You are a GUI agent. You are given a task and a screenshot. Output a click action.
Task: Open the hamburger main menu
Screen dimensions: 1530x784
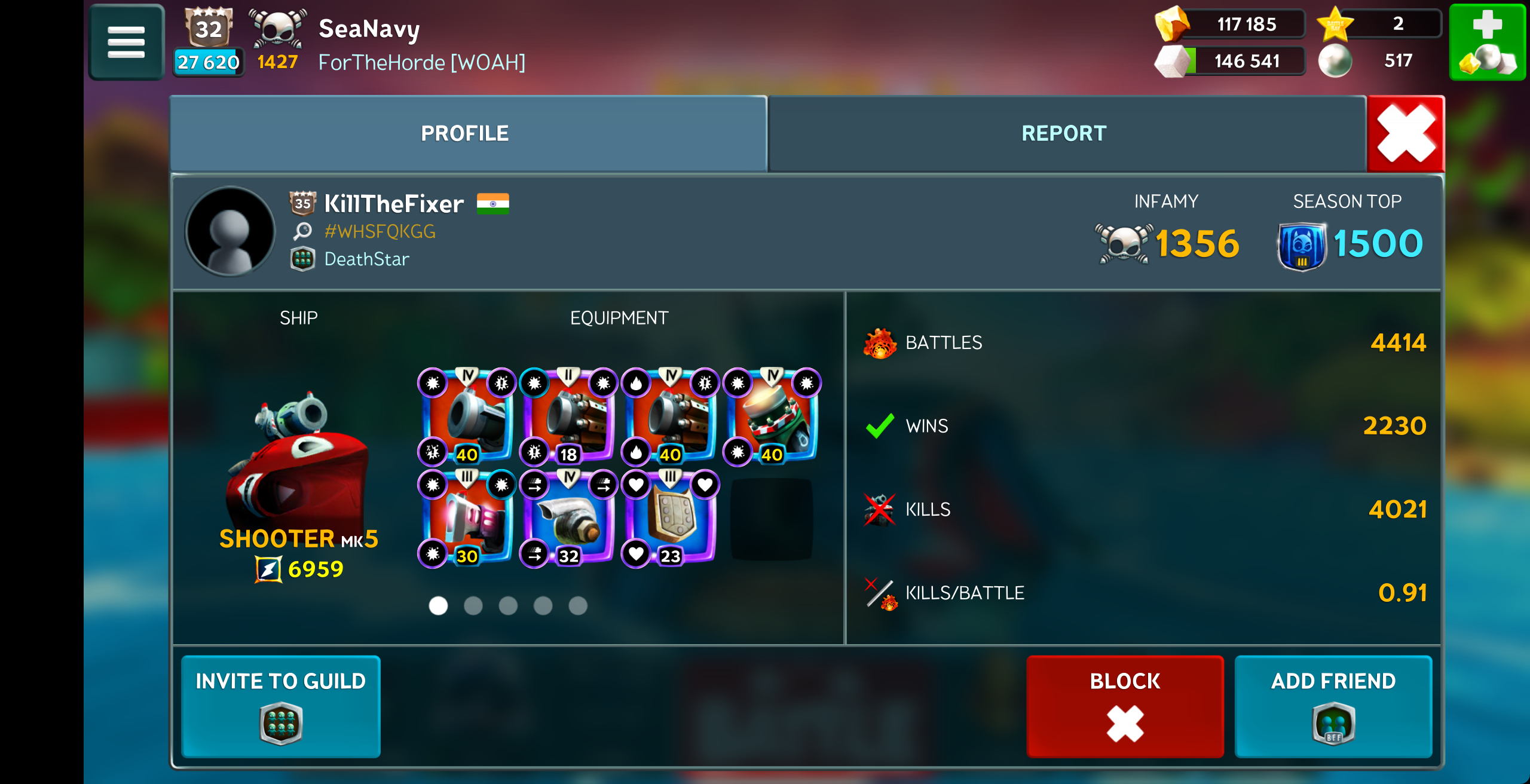pos(126,42)
